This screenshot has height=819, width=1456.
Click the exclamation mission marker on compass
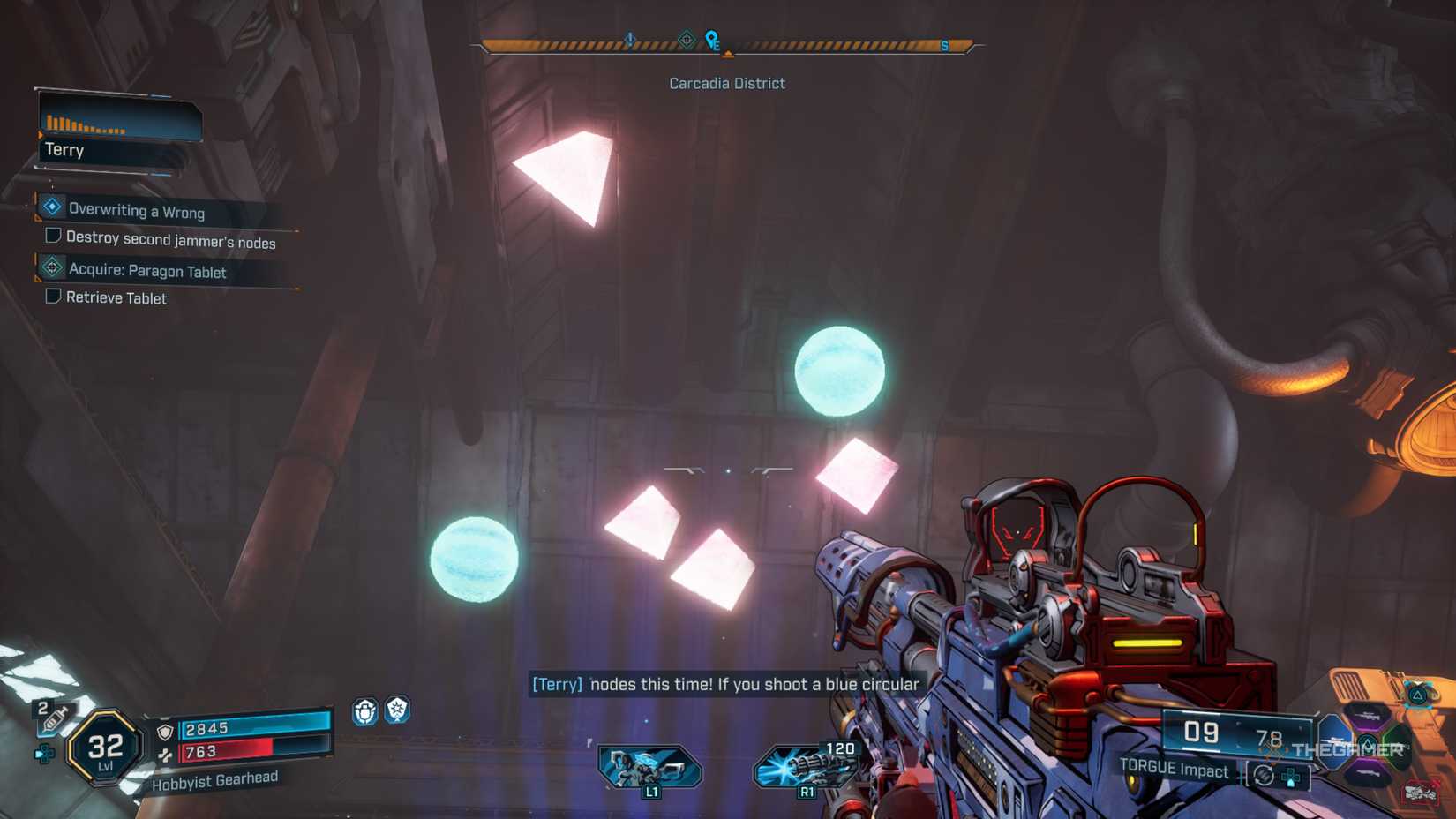tap(630, 40)
